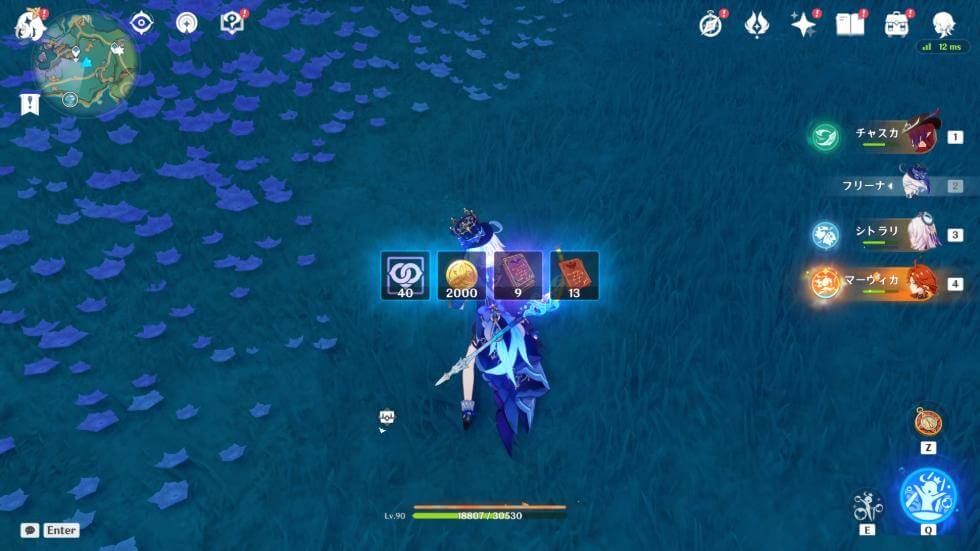
Task: Click the eye-shaped icon beside the minimap
Action: point(141,23)
